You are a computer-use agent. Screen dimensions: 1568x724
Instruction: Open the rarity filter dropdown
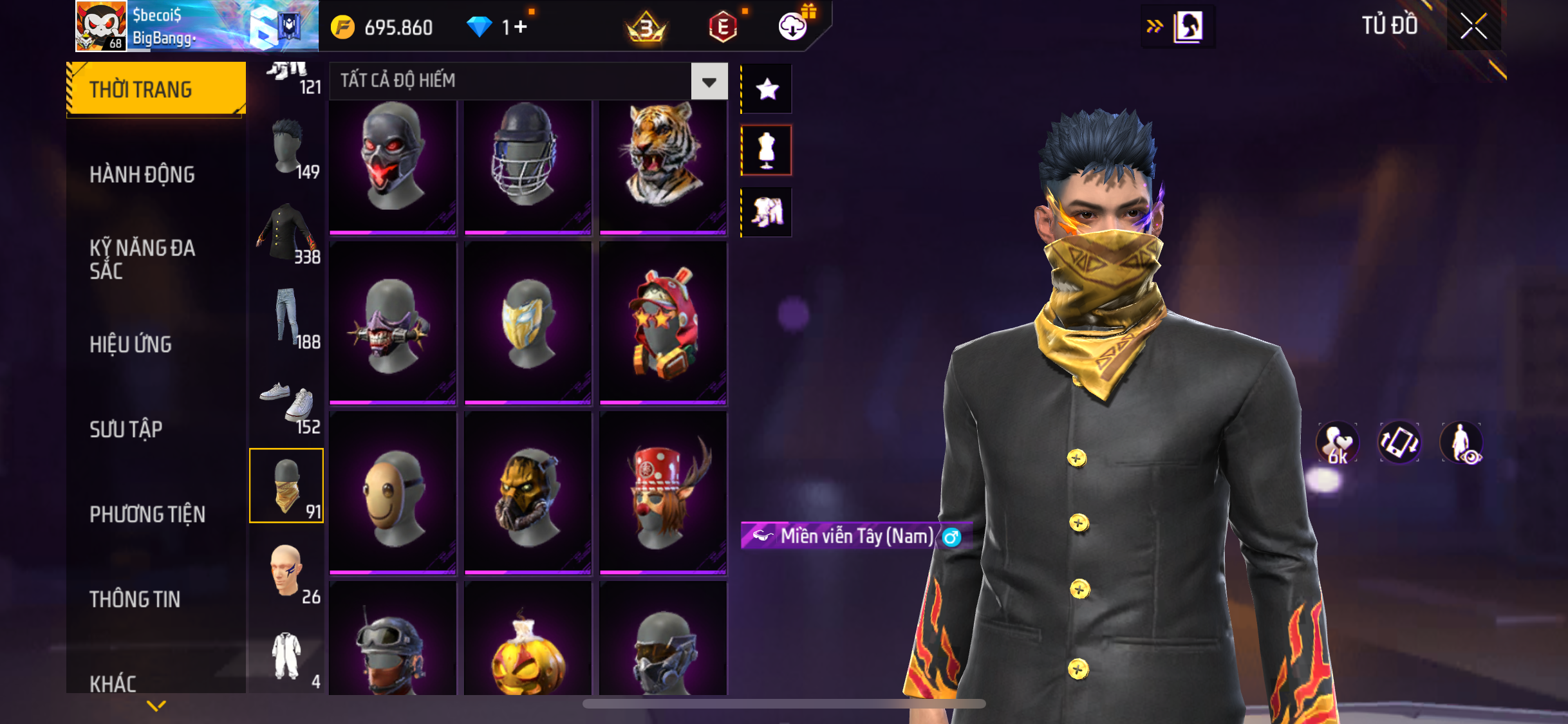click(x=709, y=81)
